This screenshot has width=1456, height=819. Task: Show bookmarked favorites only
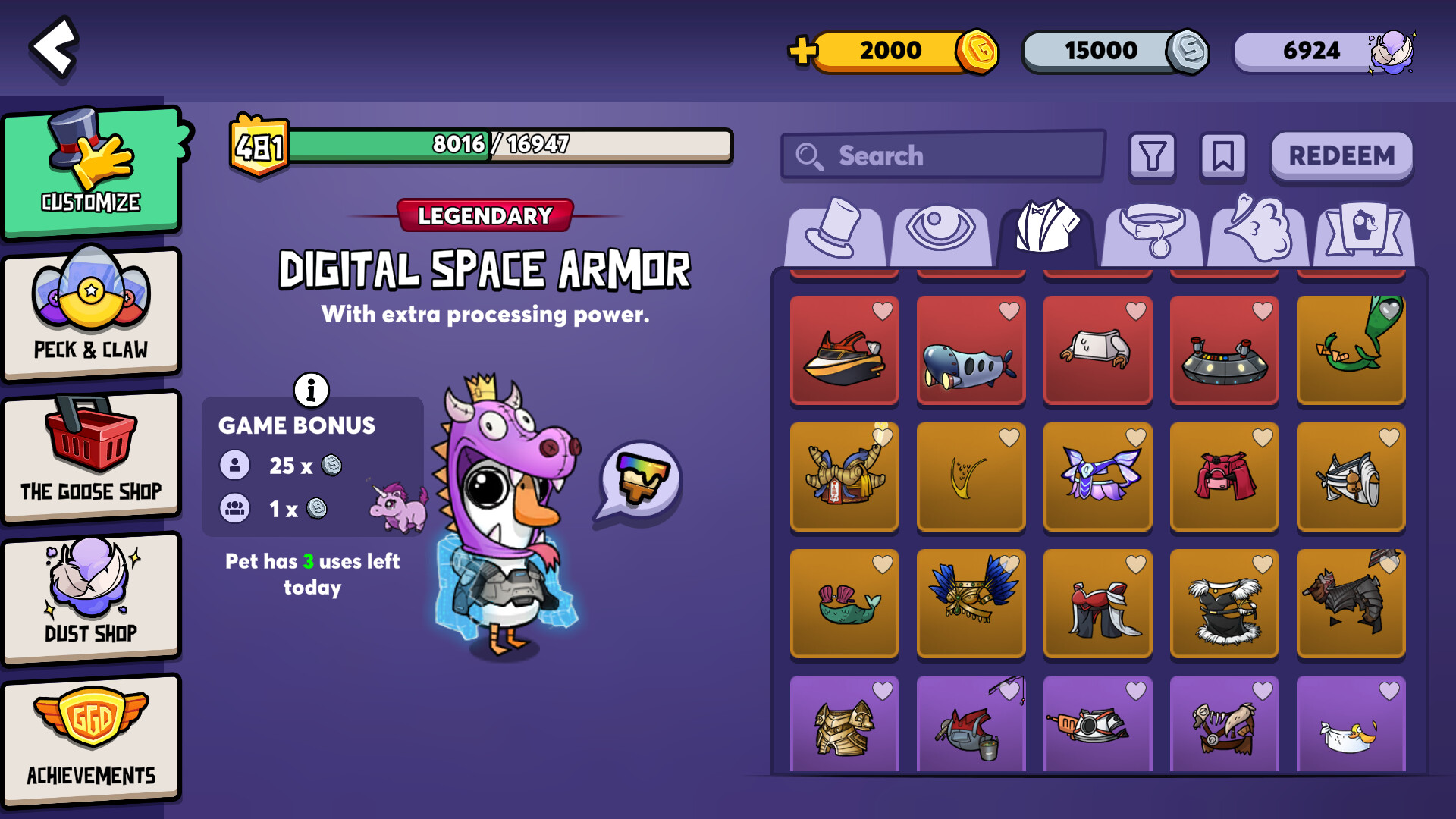click(x=1222, y=156)
